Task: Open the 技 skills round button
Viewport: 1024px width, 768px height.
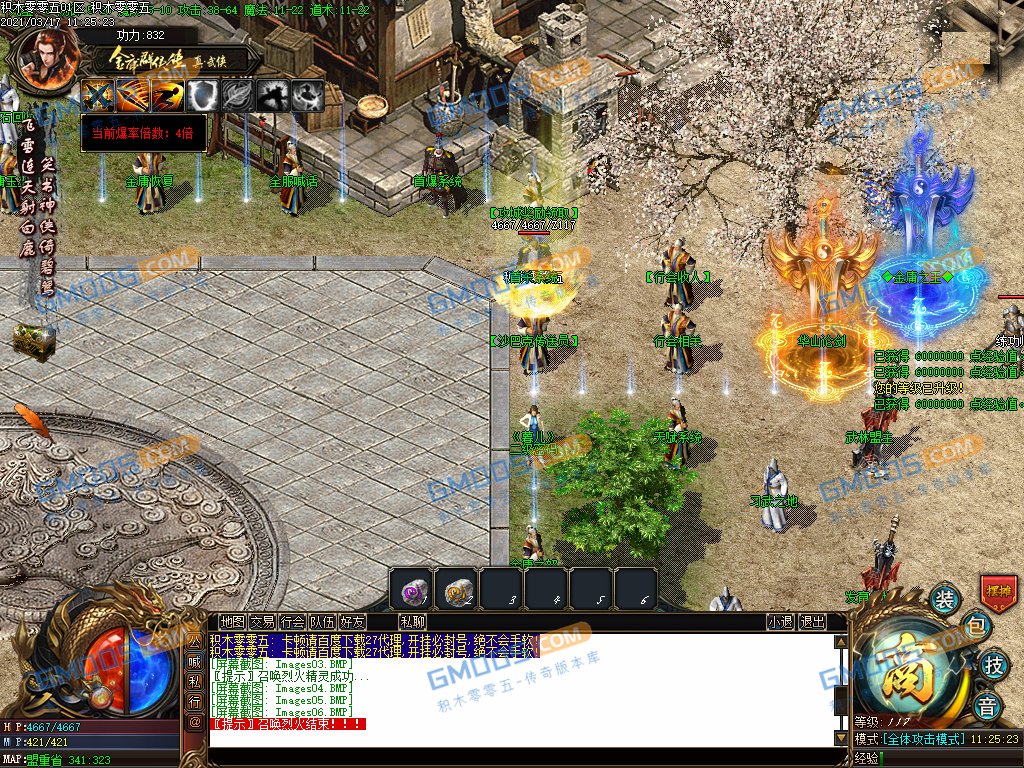Action: (x=993, y=665)
